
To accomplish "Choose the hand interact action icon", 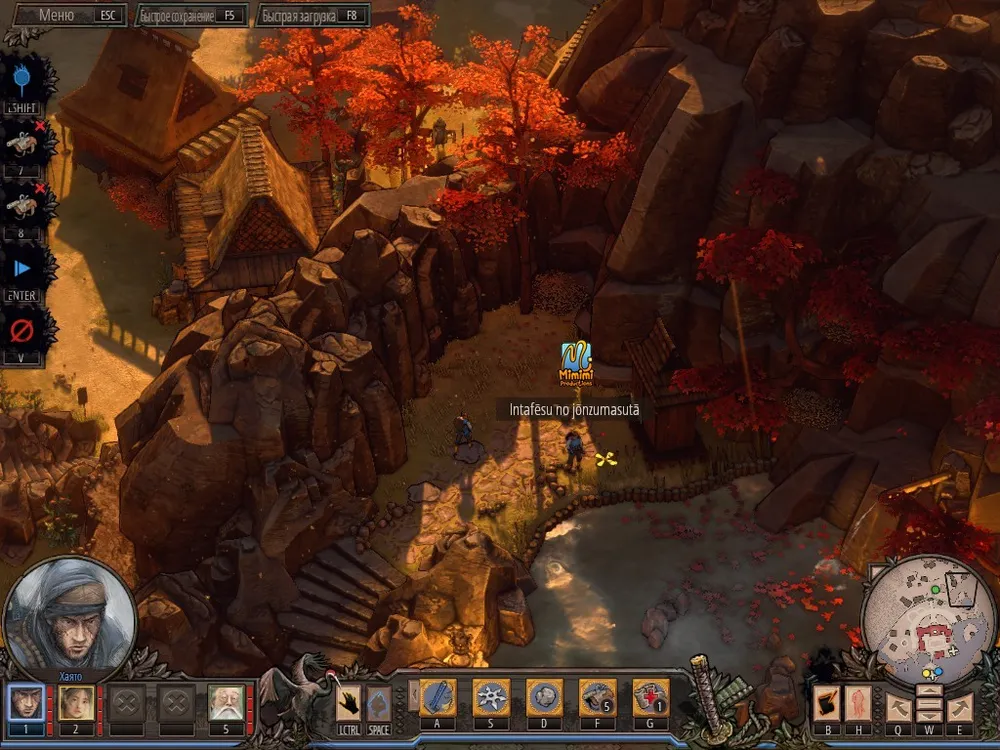I will point(348,700).
